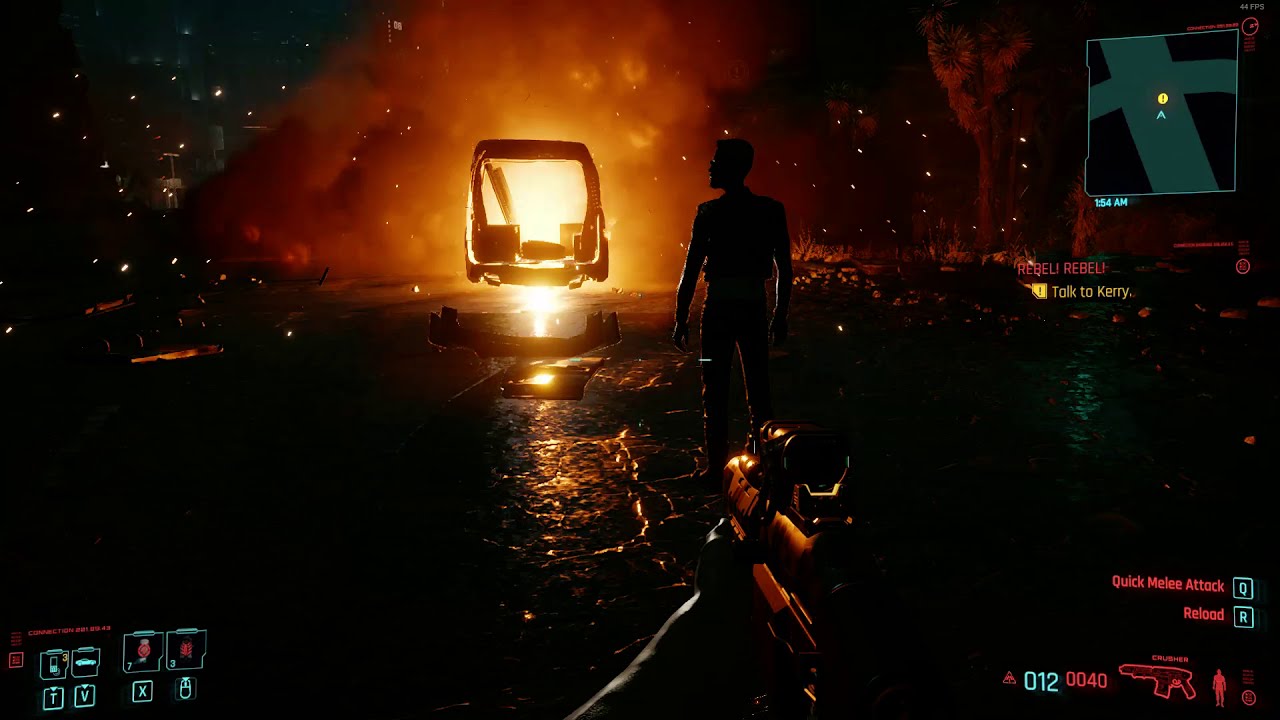The height and width of the screenshot is (720, 1280).
Task: Click the CONNECTION 201.89.43 label
Action: (x=69, y=630)
